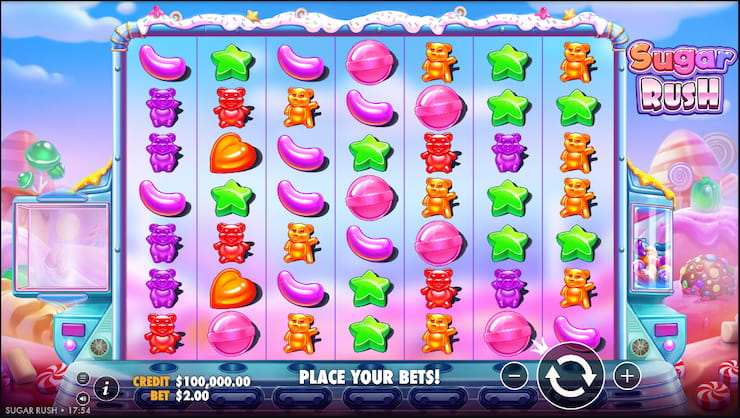This screenshot has height=418, width=740.
Task: Decrease the bet with the minus button
Action: pyautogui.click(x=512, y=376)
